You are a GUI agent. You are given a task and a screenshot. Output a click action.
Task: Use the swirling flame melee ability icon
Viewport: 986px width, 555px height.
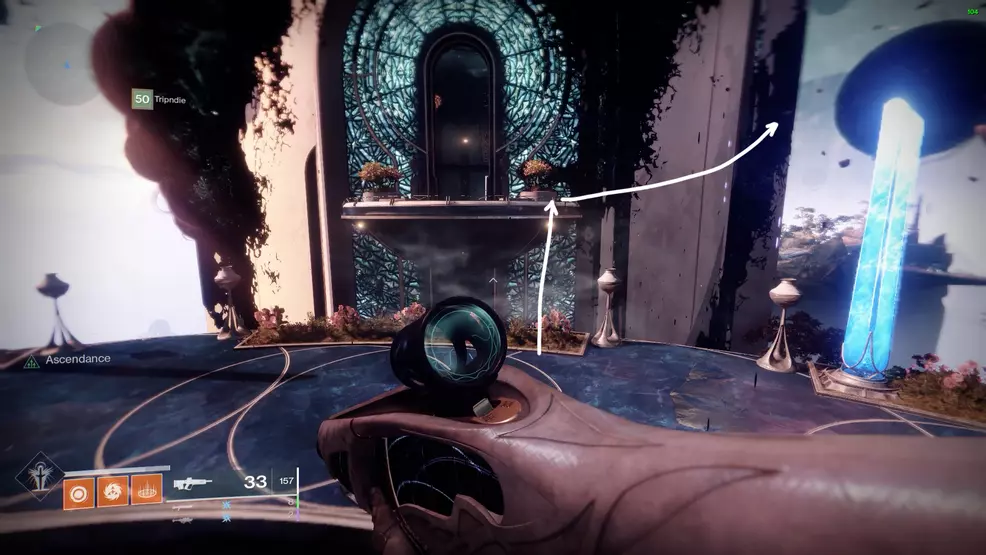[x=113, y=491]
